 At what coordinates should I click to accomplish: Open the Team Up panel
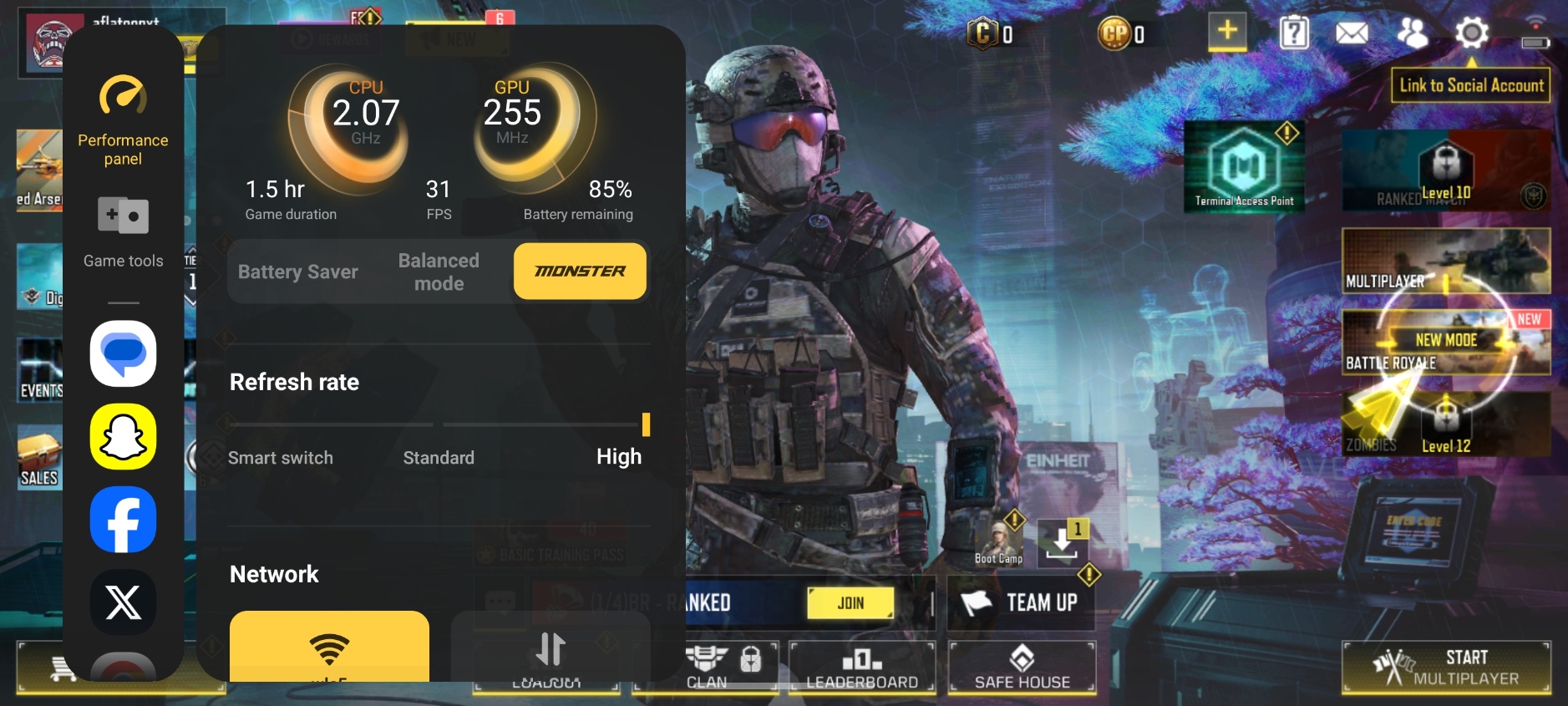tap(1021, 602)
